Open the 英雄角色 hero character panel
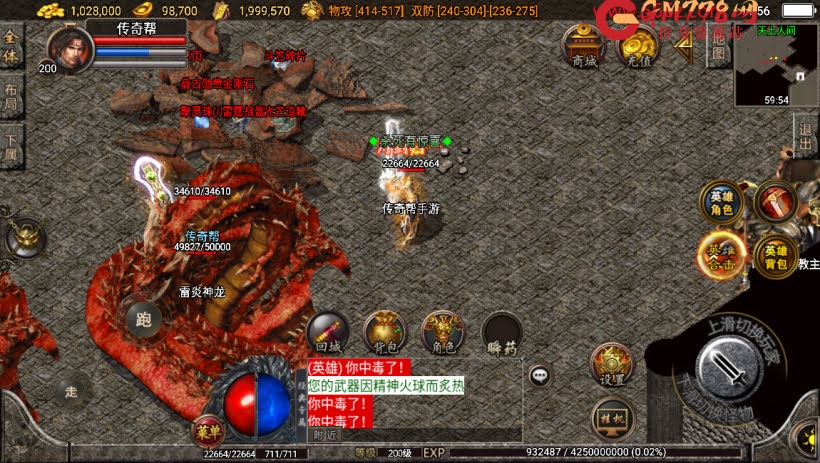820x463 pixels. click(x=720, y=203)
